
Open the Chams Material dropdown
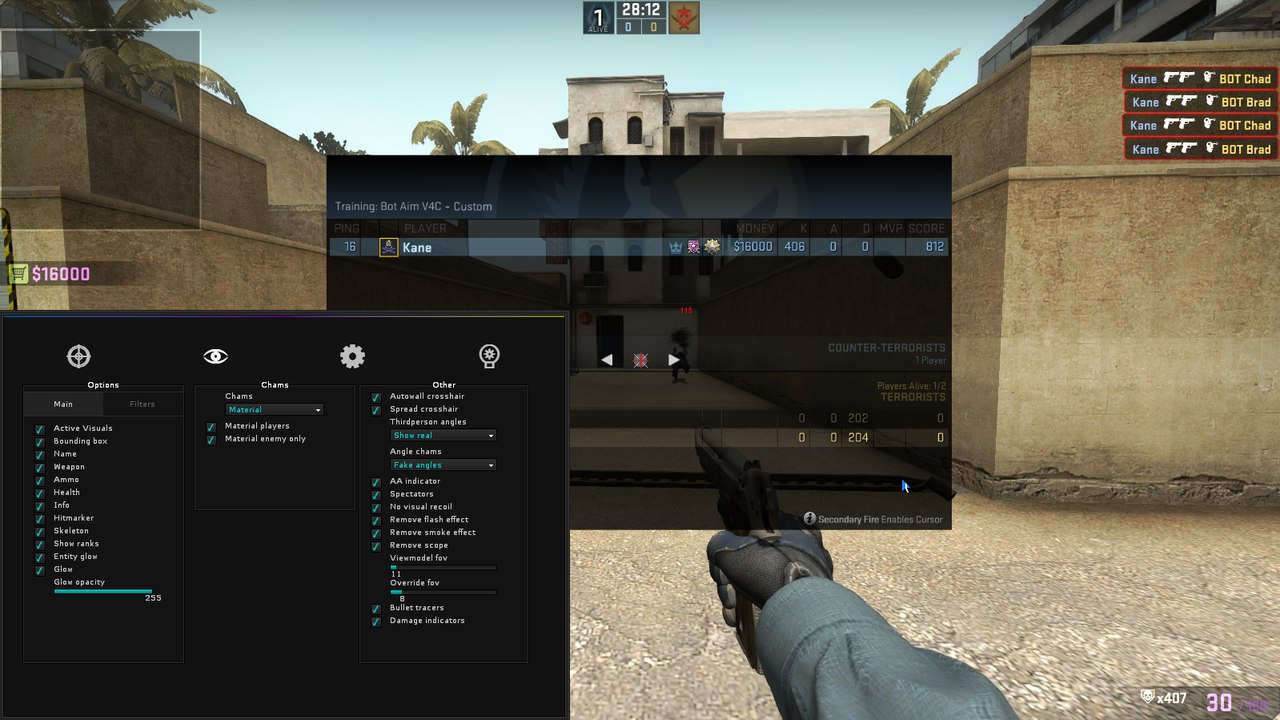(273, 409)
